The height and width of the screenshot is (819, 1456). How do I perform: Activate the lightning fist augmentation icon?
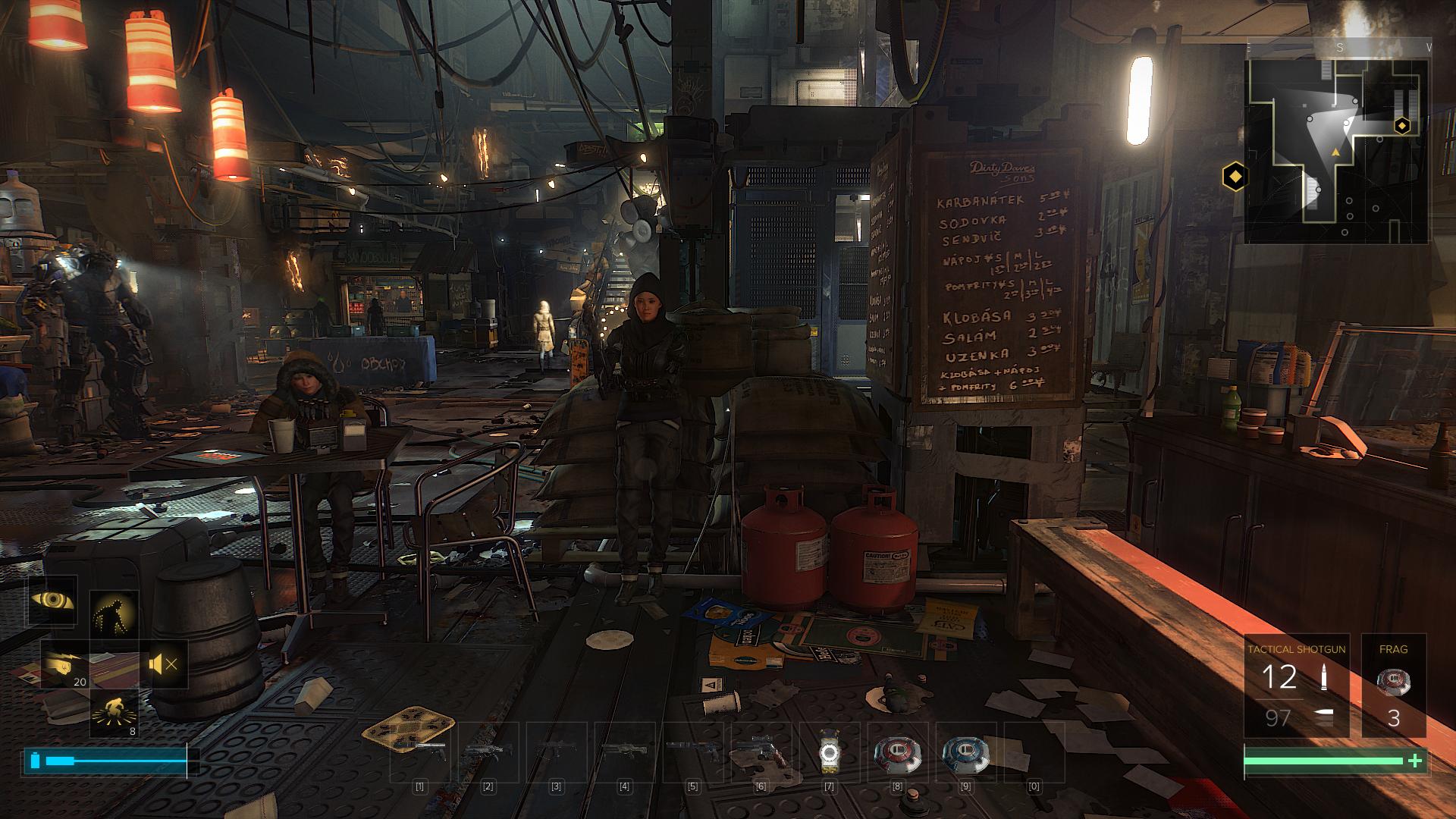pos(65,664)
